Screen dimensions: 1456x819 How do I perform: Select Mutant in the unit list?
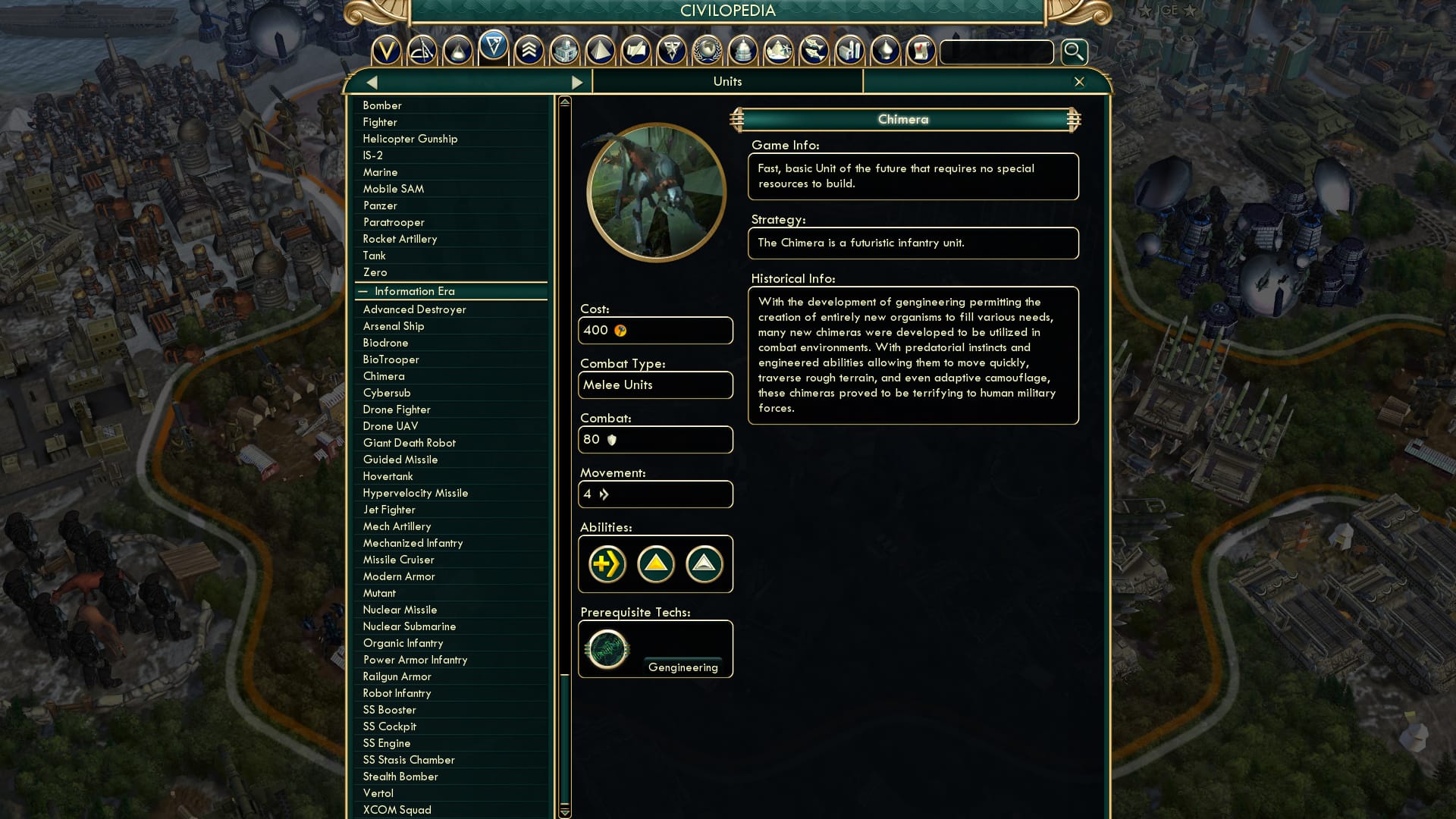point(380,593)
